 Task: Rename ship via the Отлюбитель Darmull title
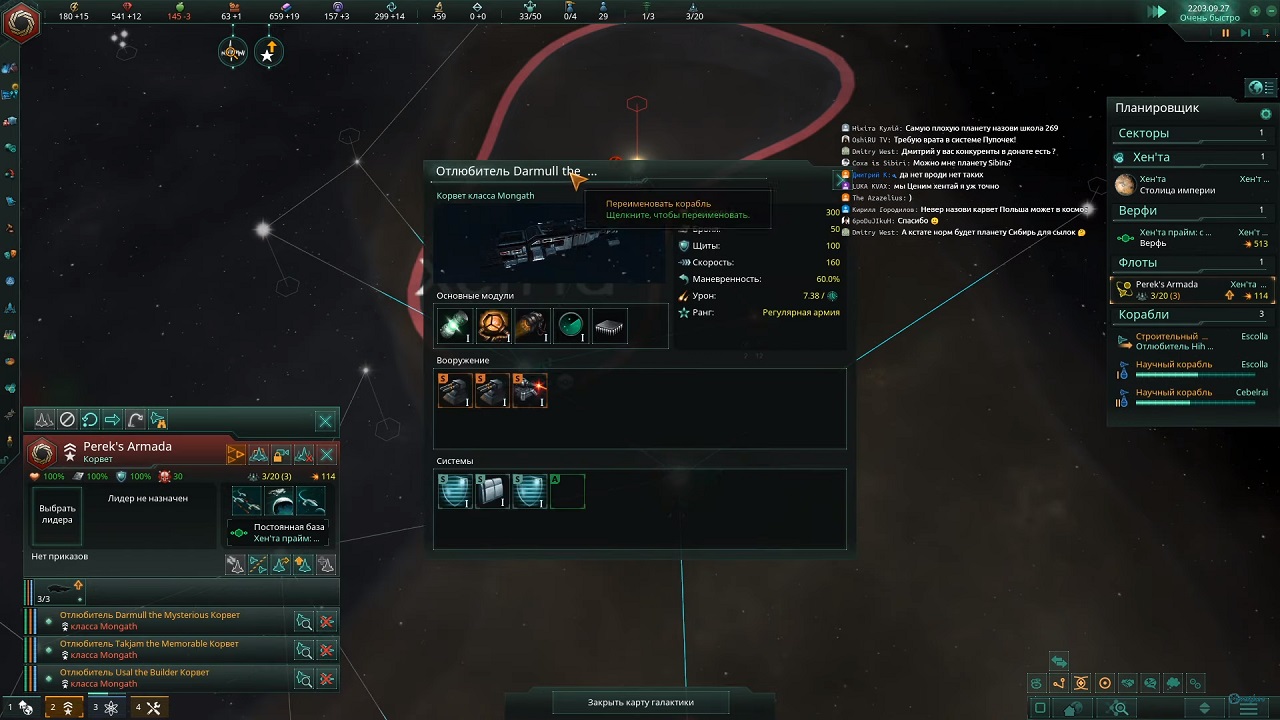[x=515, y=171]
